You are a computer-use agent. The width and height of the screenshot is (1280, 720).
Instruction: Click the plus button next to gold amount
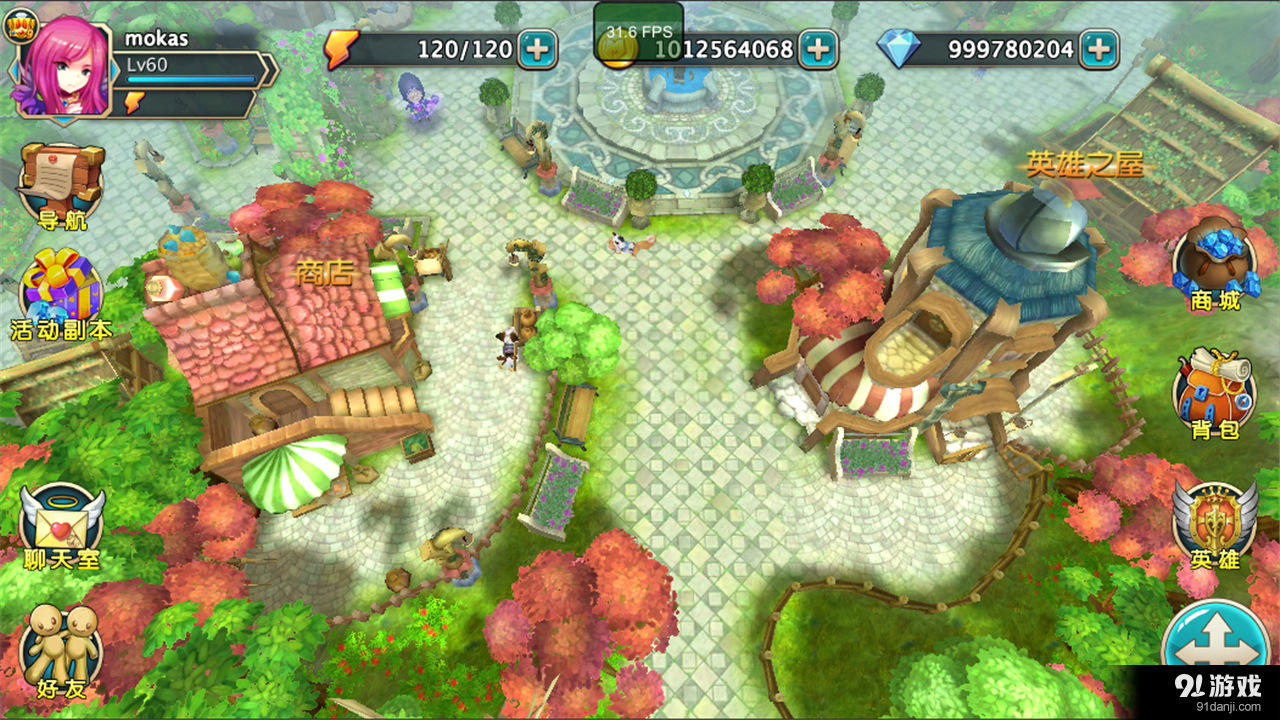(820, 47)
